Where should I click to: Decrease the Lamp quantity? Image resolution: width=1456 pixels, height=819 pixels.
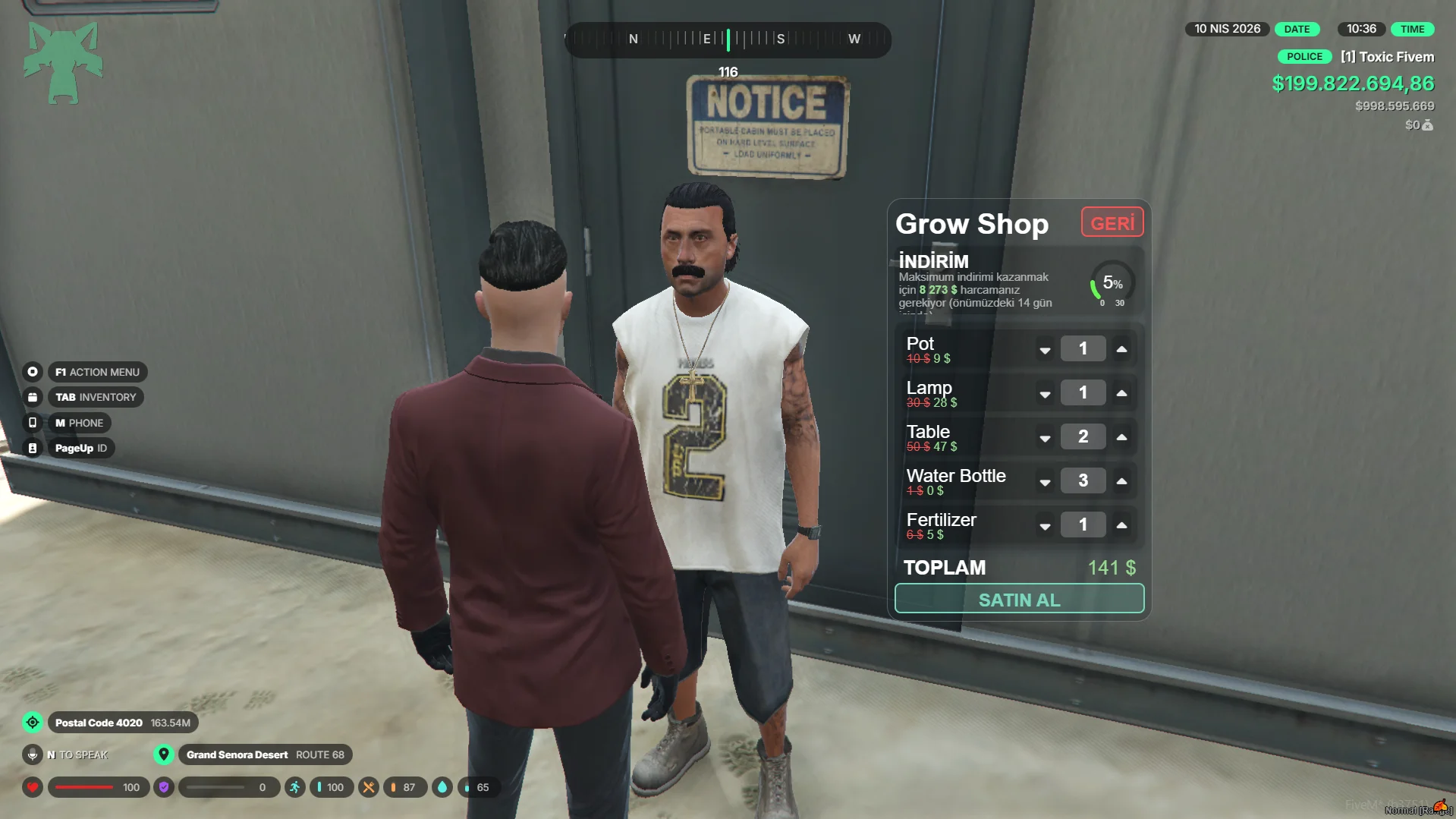click(x=1045, y=394)
